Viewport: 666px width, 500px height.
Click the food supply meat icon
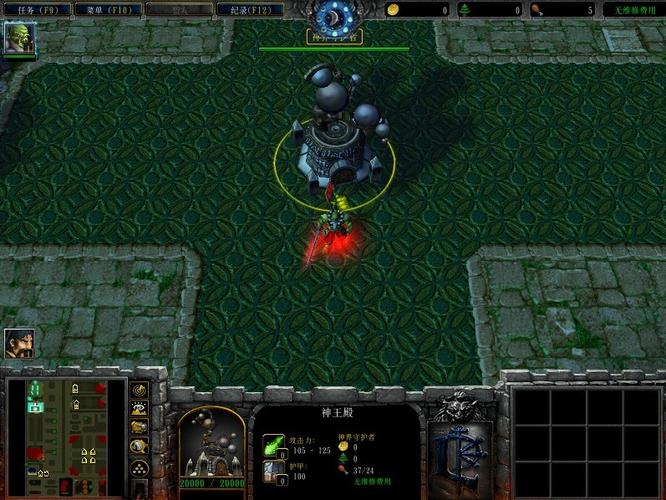tap(538, 10)
